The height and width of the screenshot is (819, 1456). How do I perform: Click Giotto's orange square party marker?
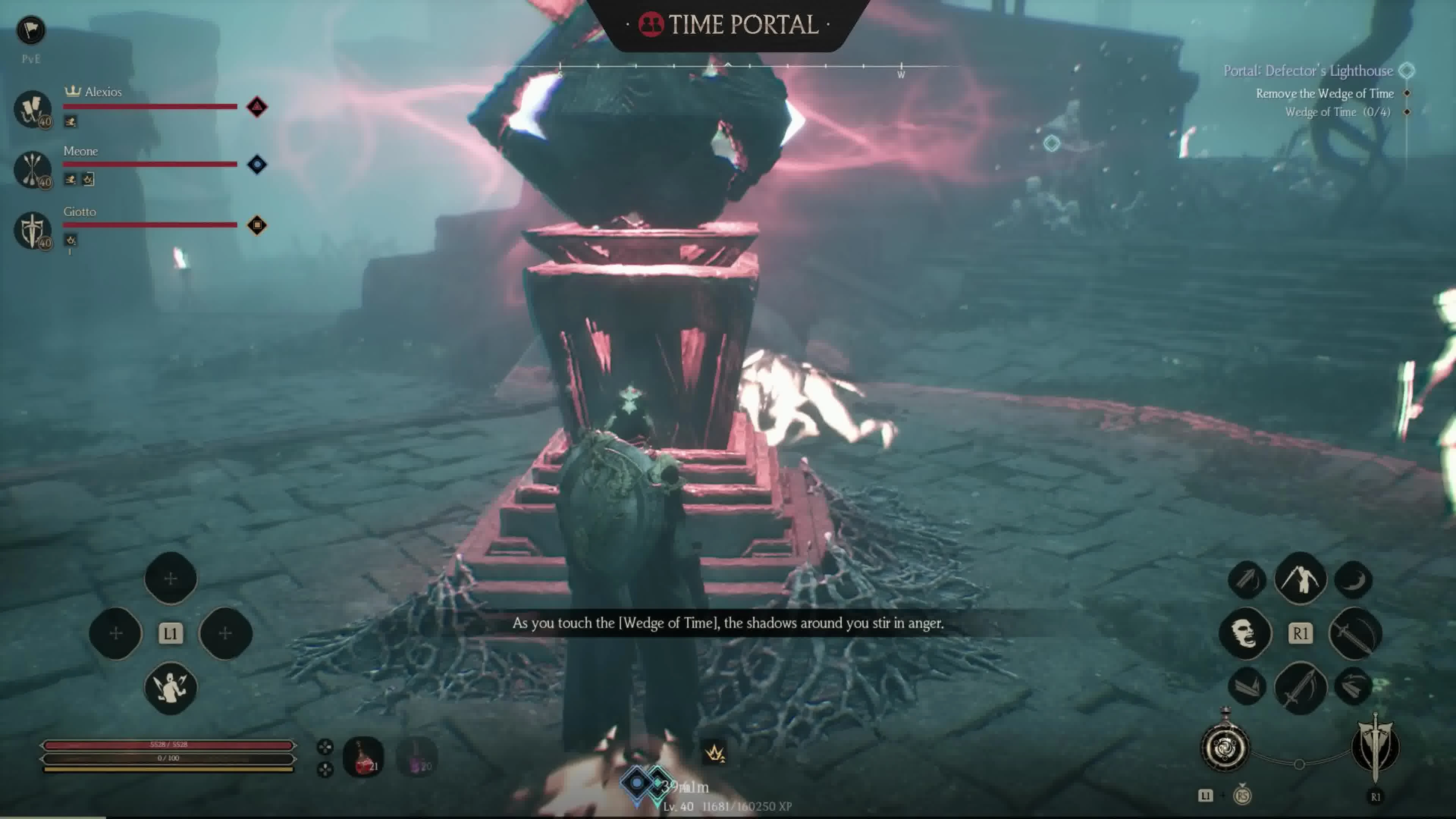257,225
